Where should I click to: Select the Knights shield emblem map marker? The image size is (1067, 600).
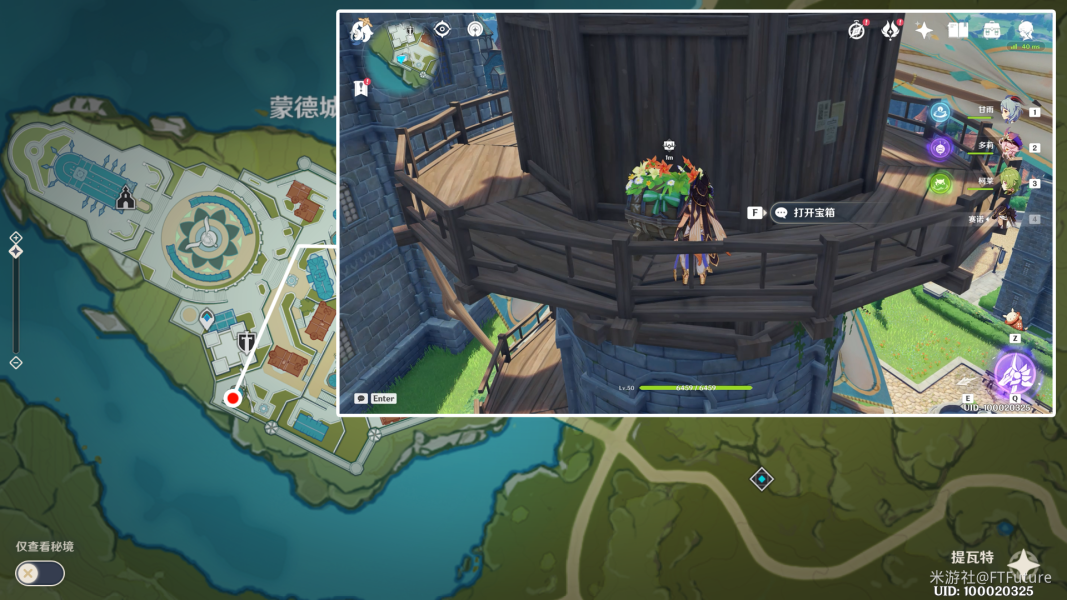pos(246,344)
